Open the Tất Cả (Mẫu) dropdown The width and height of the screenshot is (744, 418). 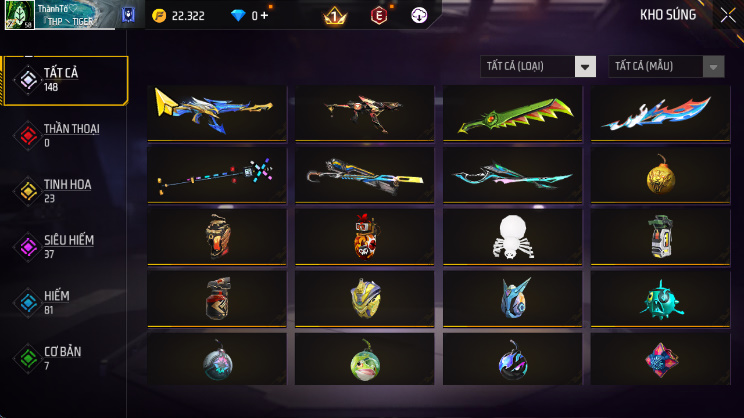(666, 66)
